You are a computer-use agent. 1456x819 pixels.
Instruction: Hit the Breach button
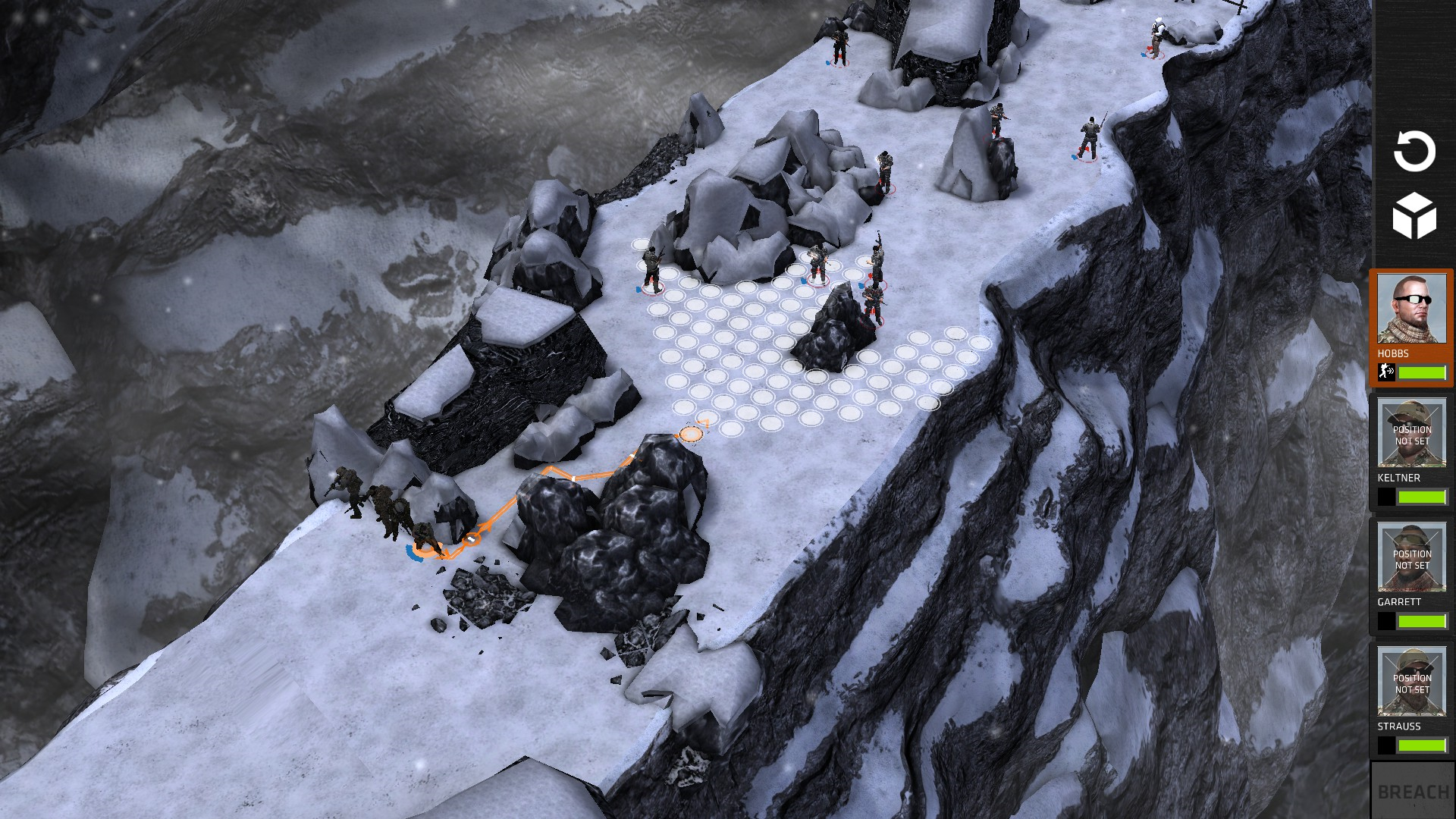click(1413, 792)
